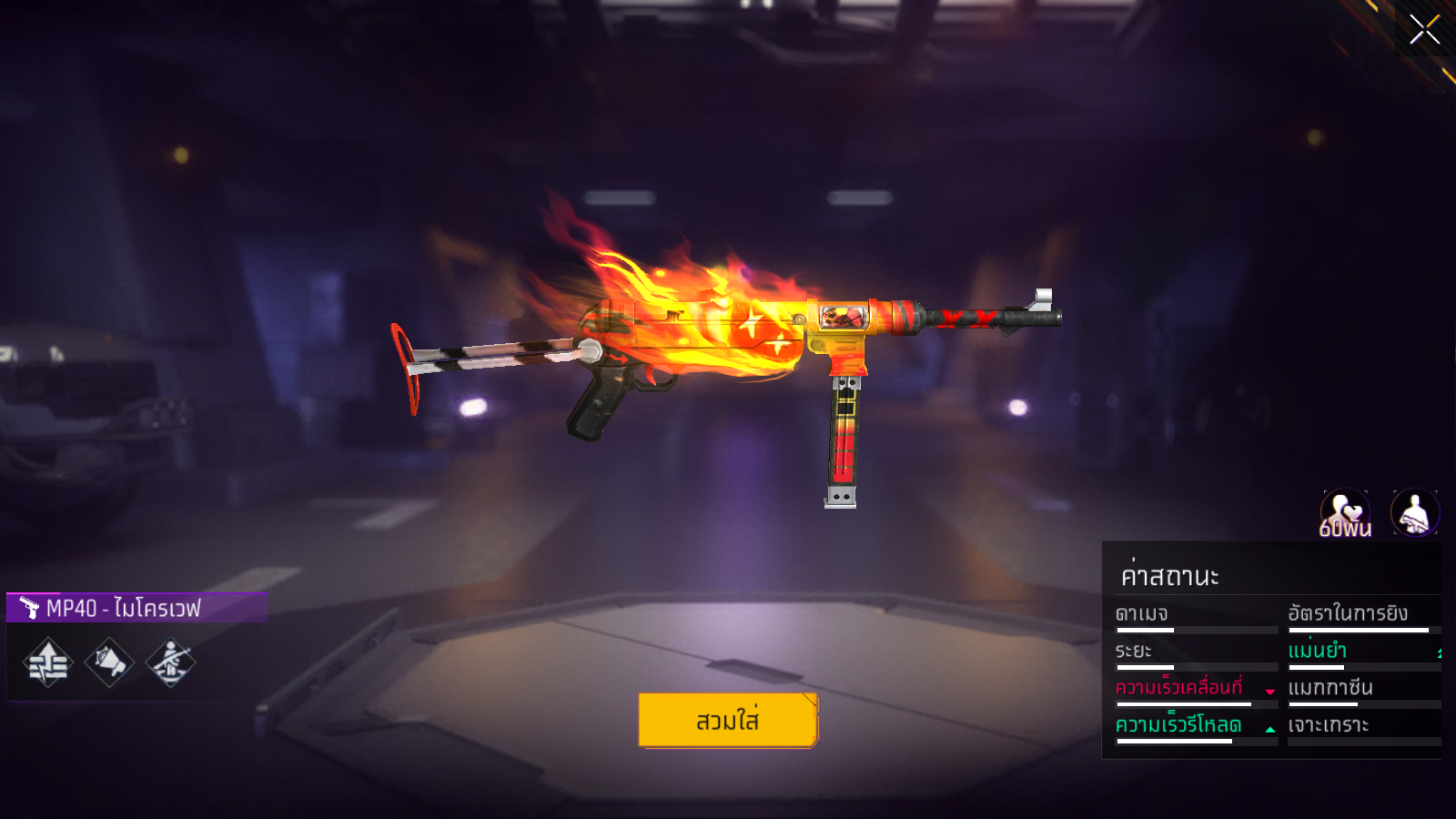Close the weapon skin preview
Screen dimensions: 1456x819
tap(1424, 30)
